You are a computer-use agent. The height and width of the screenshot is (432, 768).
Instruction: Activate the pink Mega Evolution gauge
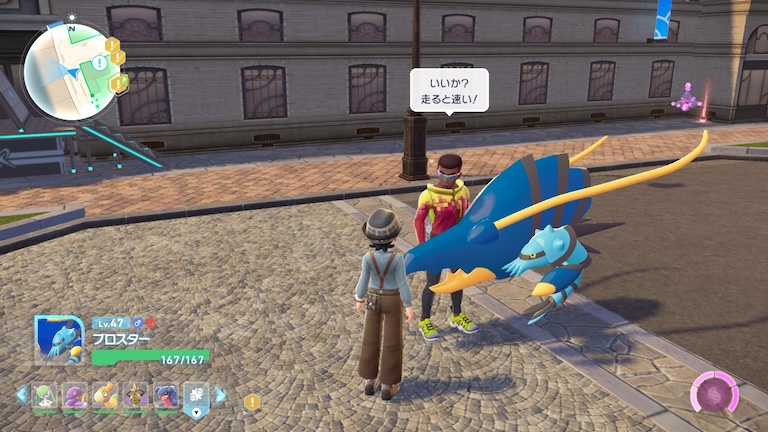pyautogui.click(x=715, y=393)
